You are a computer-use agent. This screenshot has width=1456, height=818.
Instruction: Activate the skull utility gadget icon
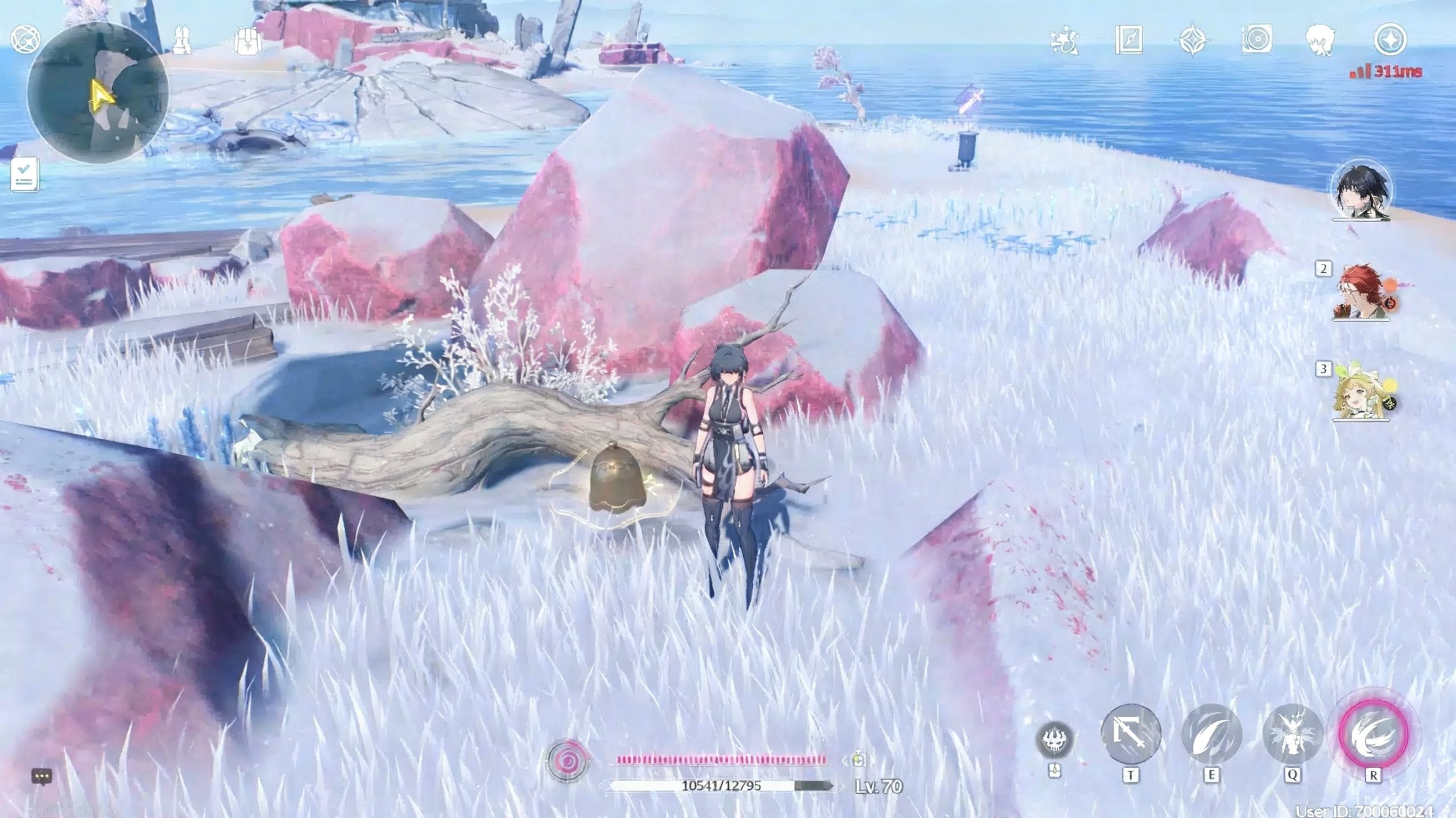tap(1054, 740)
